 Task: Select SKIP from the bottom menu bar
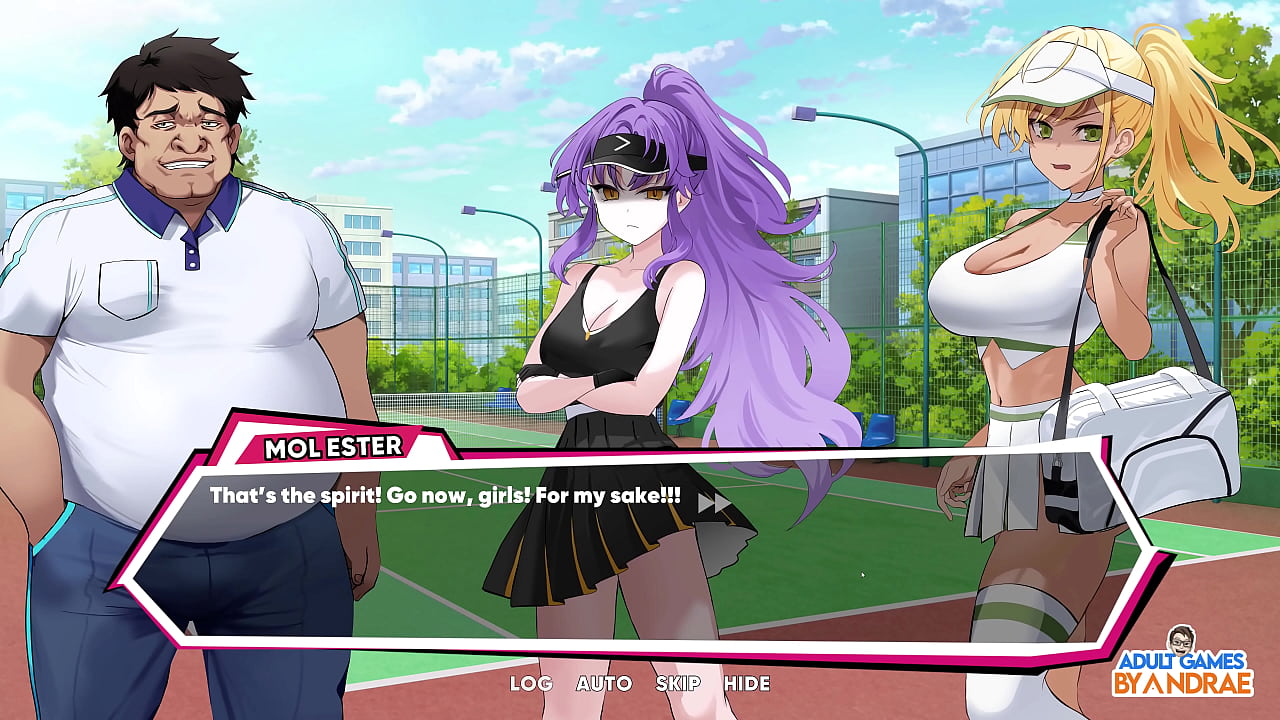[678, 684]
